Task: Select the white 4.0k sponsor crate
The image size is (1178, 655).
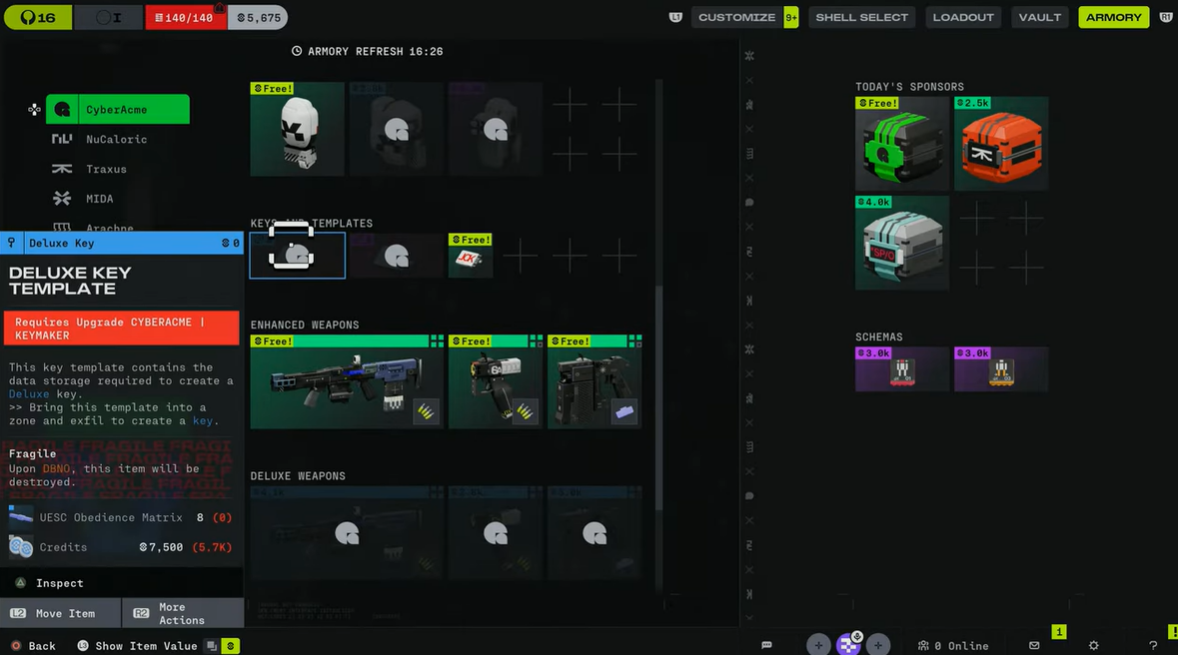Action: 901,243
